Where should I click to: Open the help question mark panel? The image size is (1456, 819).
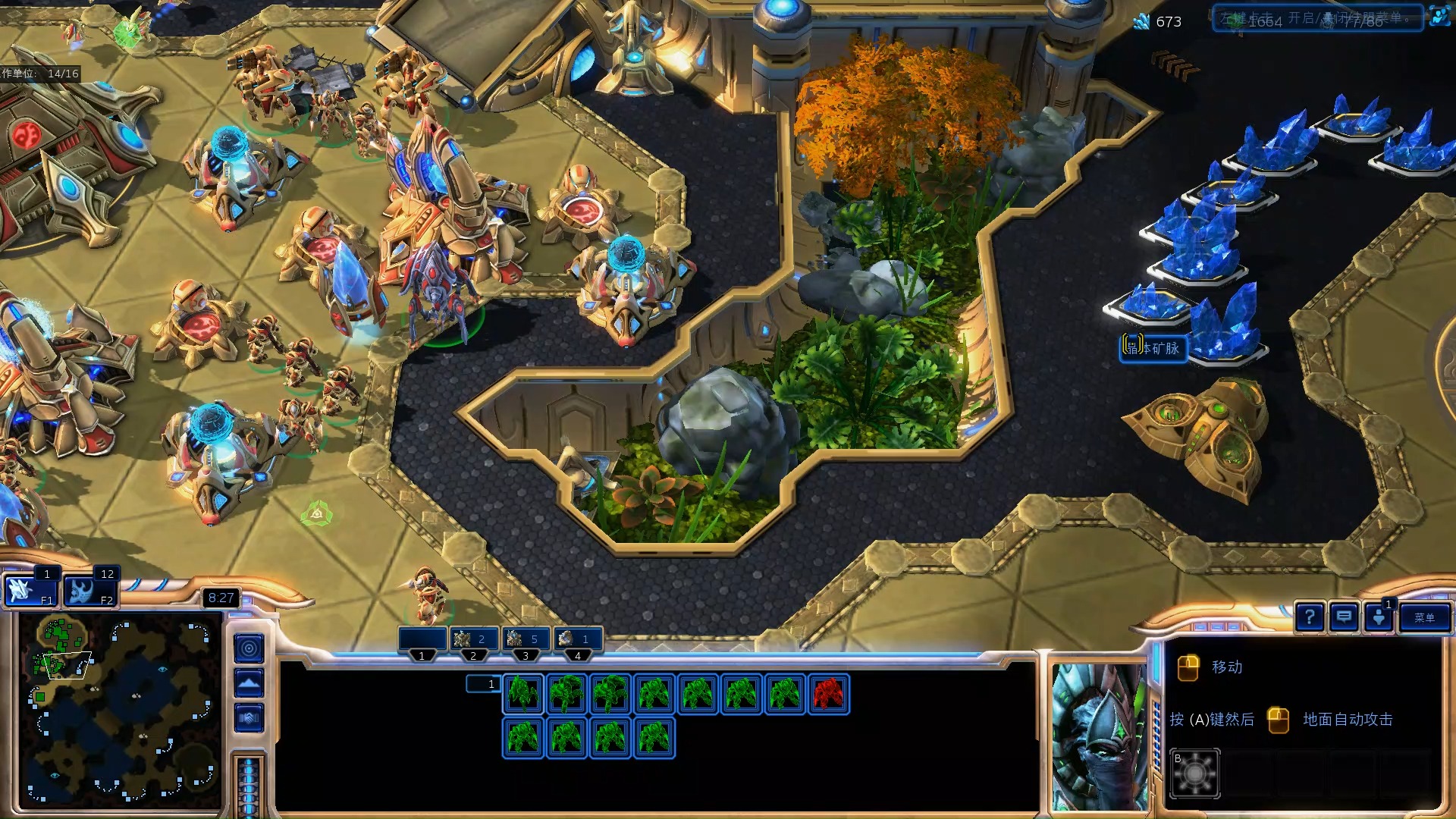(1310, 618)
